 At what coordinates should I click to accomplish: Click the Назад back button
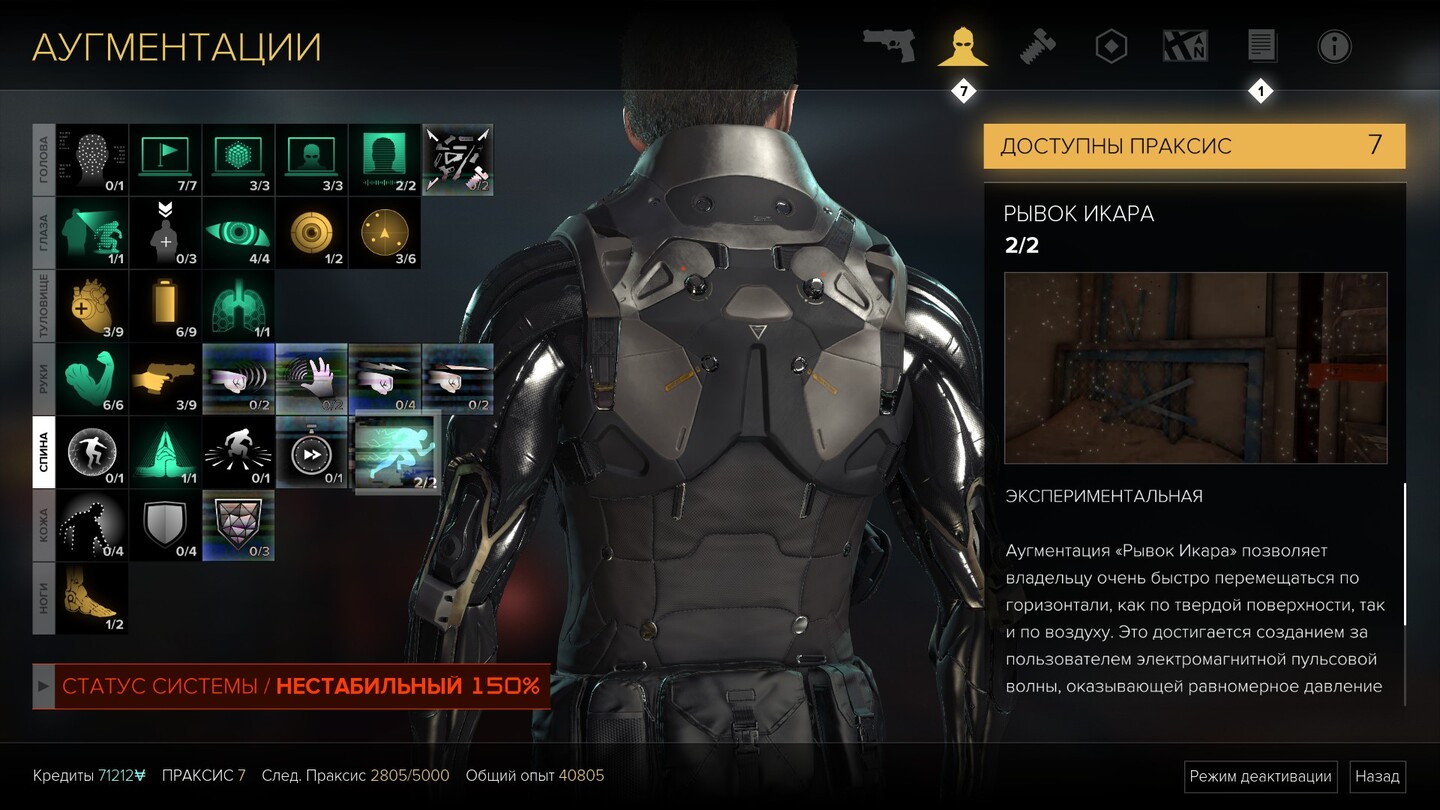tap(1377, 776)
